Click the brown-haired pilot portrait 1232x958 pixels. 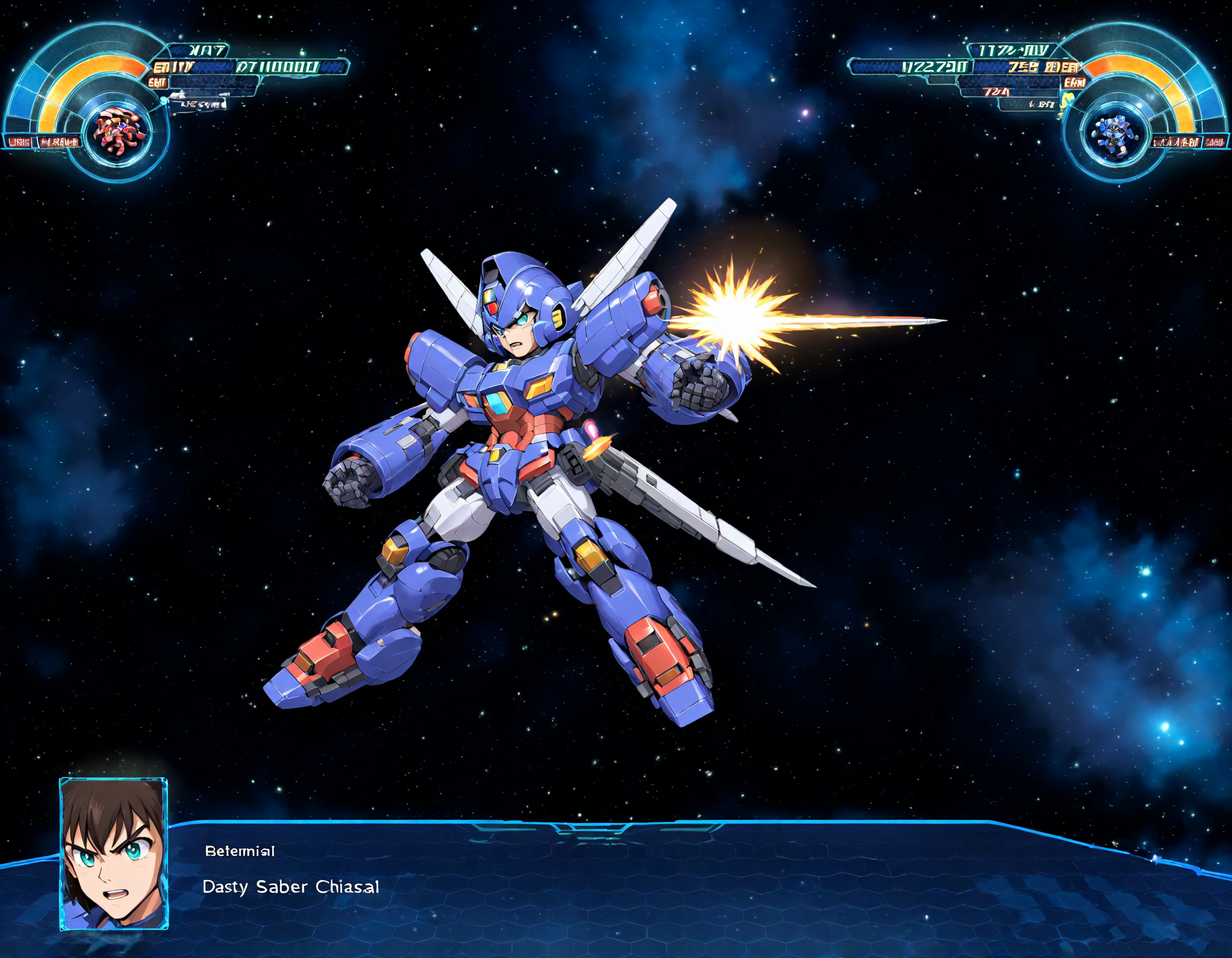point(113,854)
